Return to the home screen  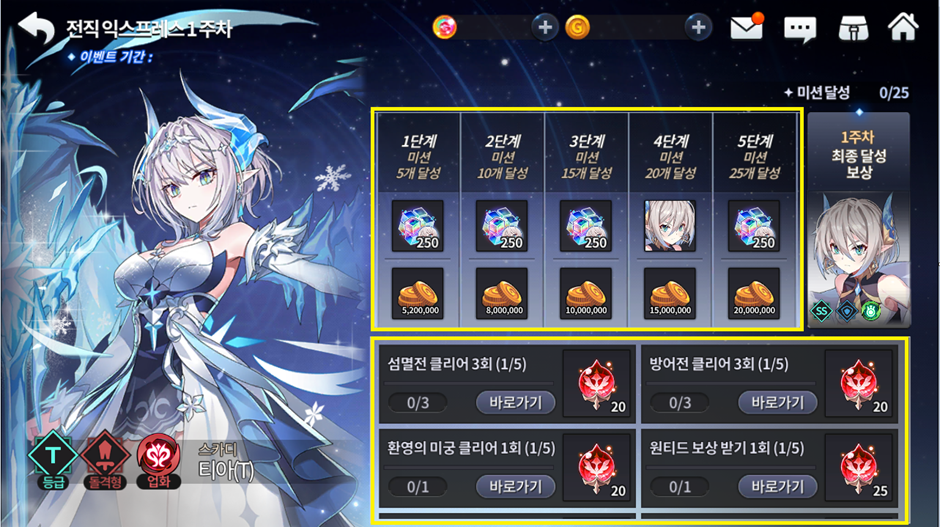click(x=903, y=27)
